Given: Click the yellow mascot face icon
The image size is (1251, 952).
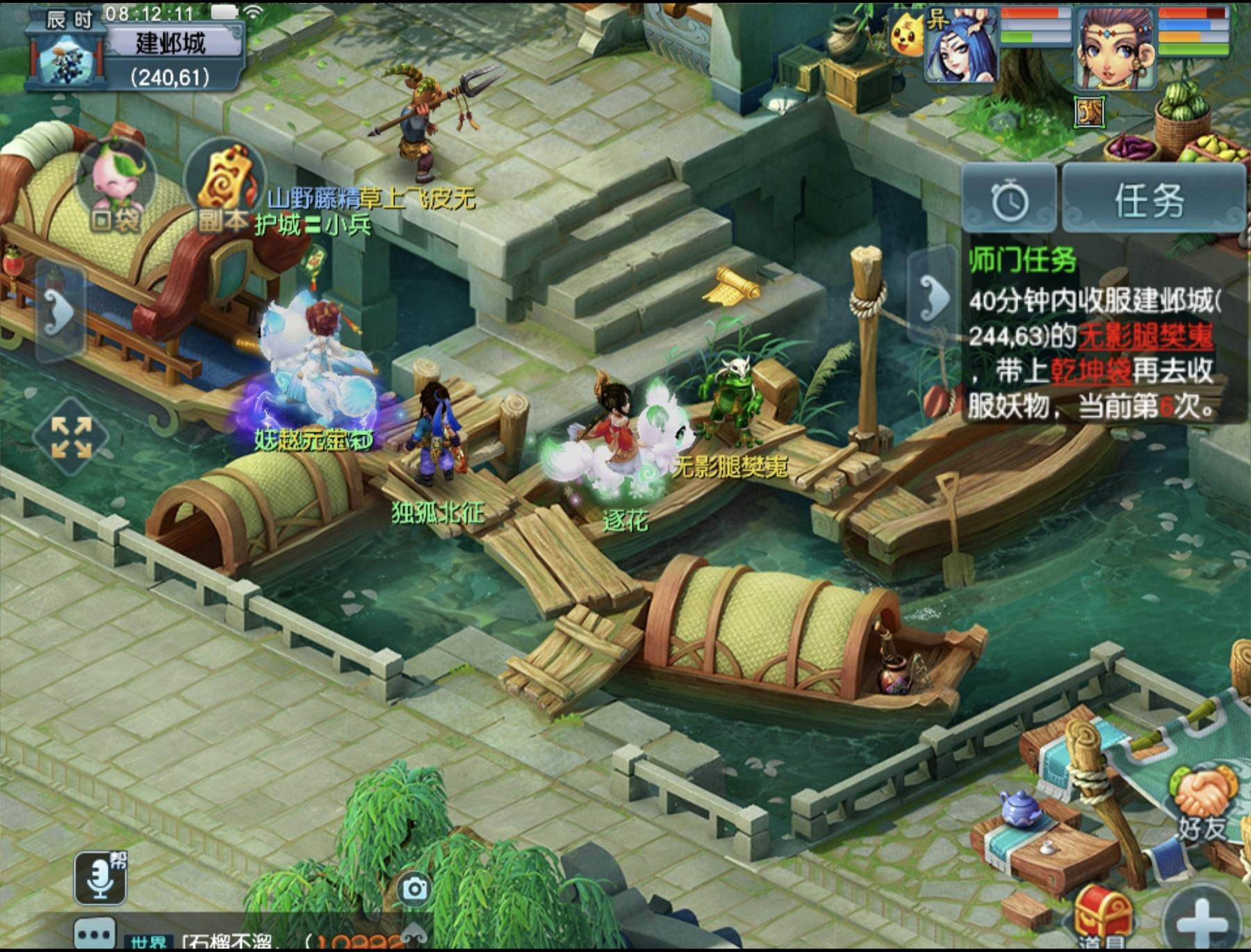Looking at the screenshot, I should (906, 35).
